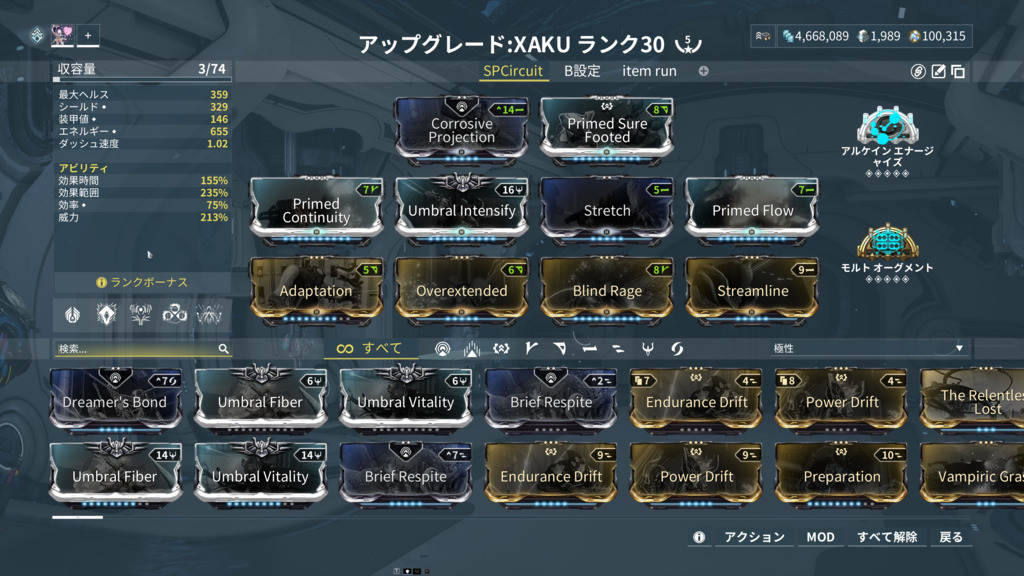Remove all mods with すべて解除
The height and width of the screenshot is (576, 1024).
pyautogui.click(x=887, y=537)
